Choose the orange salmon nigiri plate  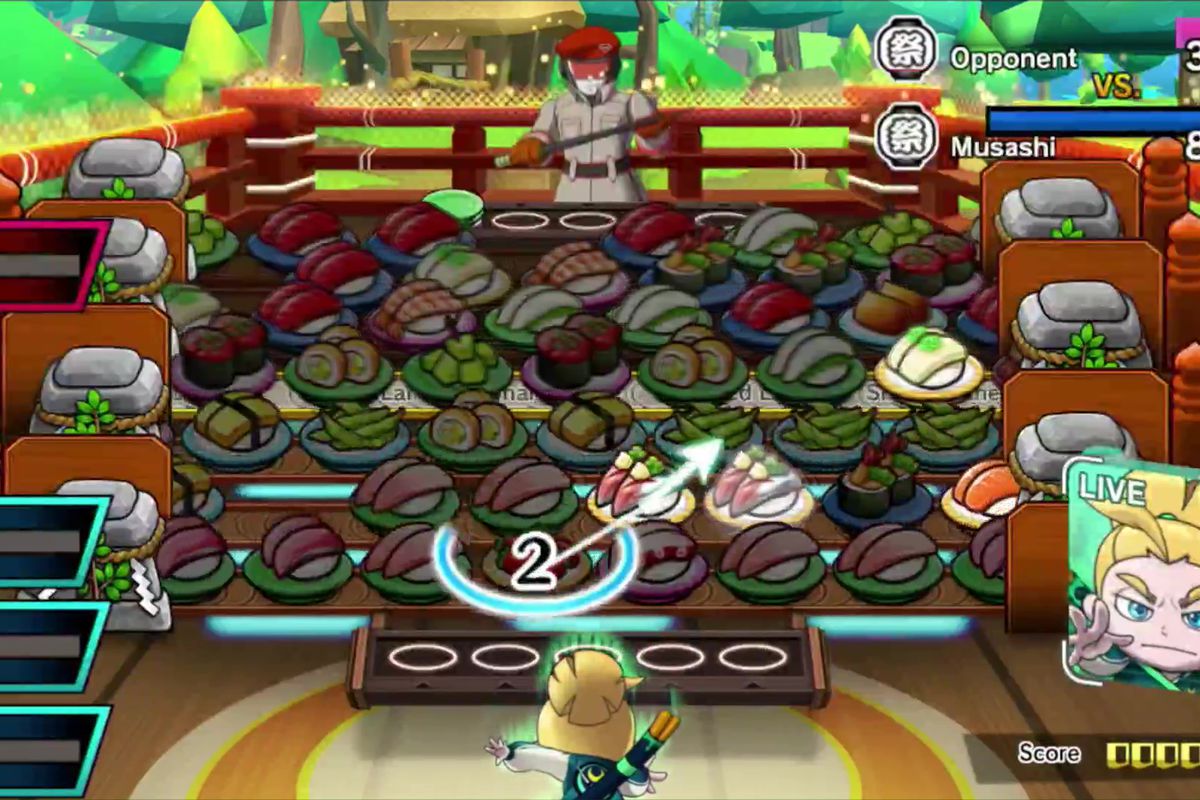(x=983, y=491)
